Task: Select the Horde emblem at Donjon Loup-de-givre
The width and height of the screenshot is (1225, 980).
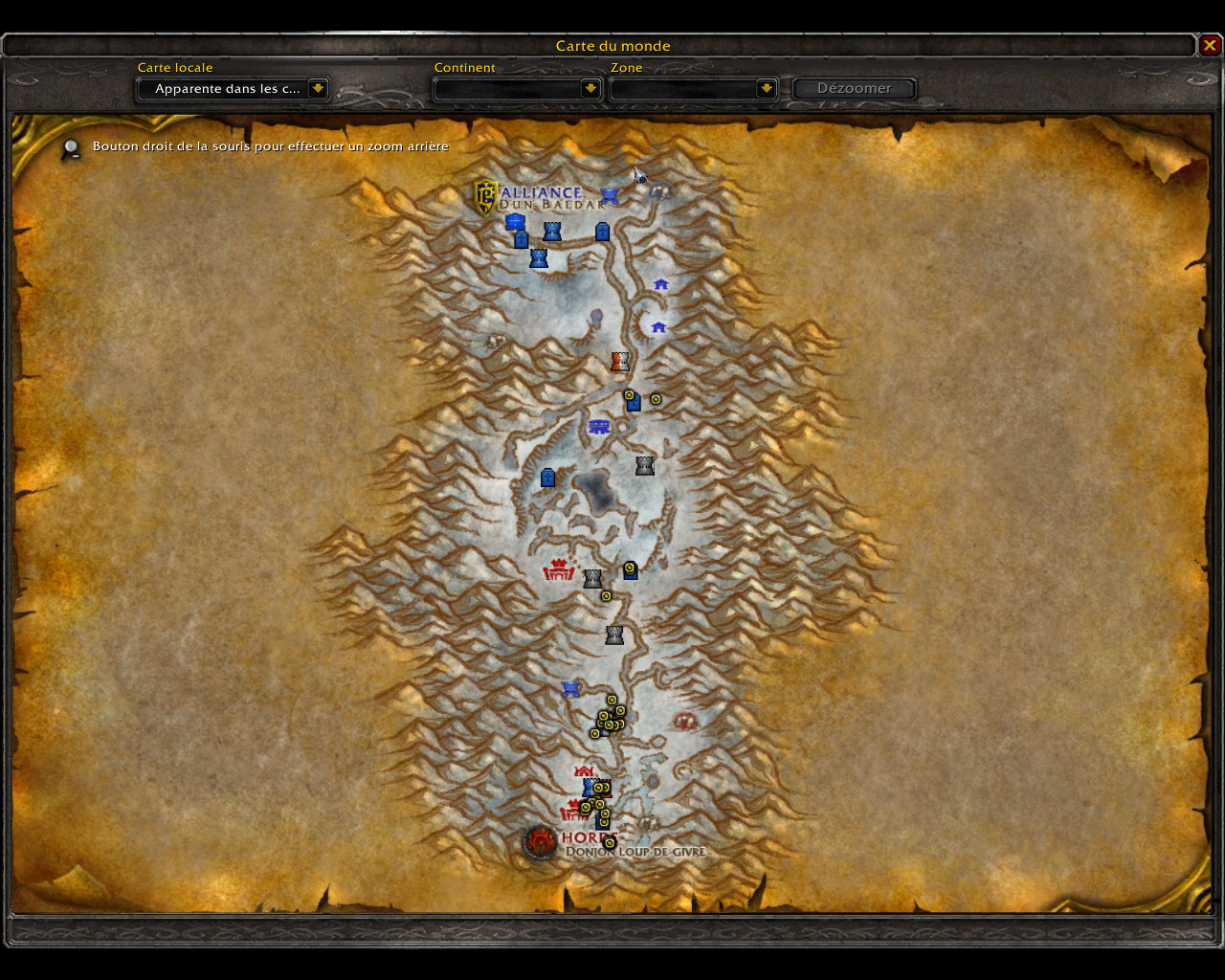Action: [541, 842]
